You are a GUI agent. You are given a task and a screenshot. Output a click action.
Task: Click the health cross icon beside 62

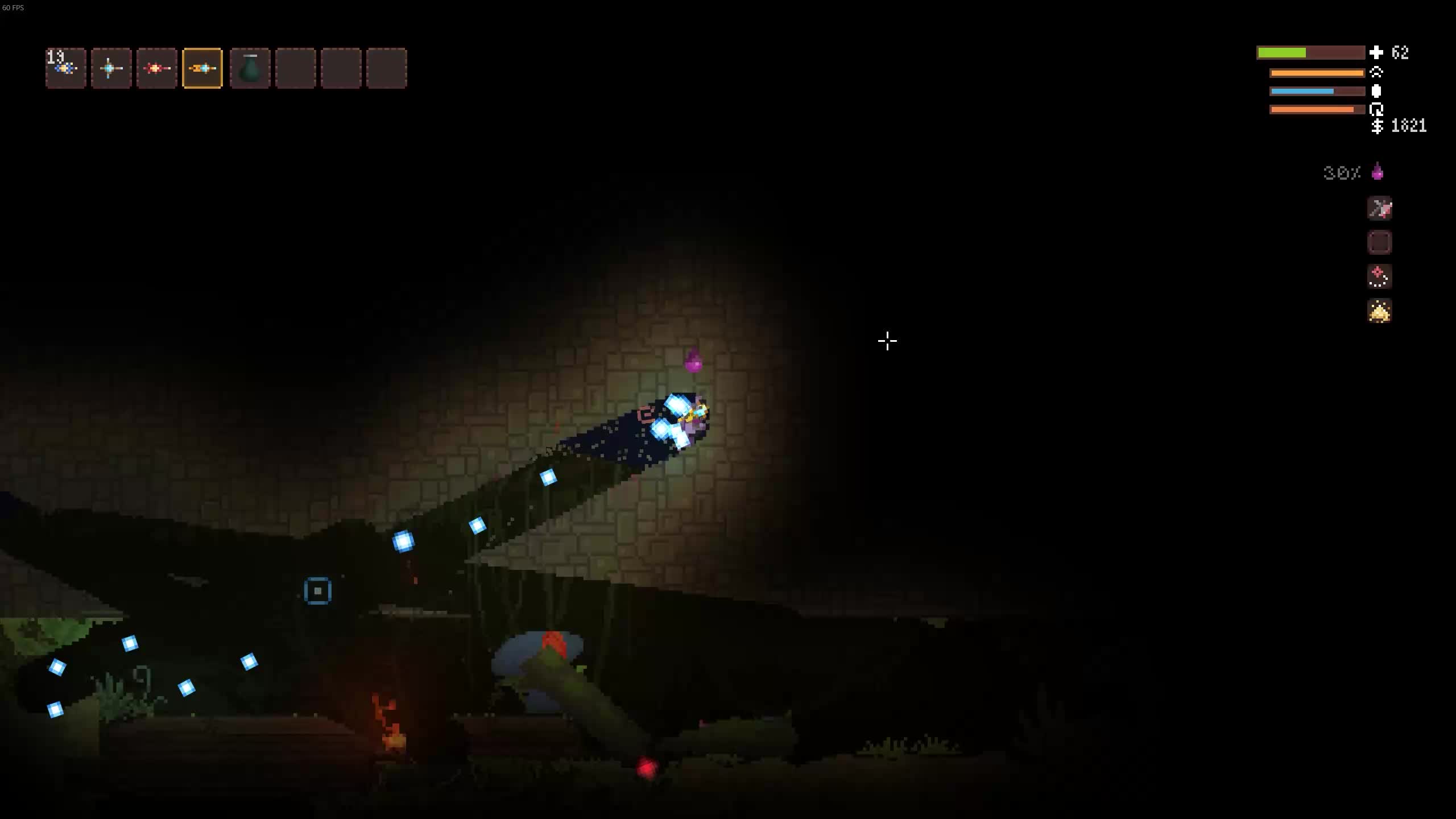pyautogui.click(x=1376, y=53)
